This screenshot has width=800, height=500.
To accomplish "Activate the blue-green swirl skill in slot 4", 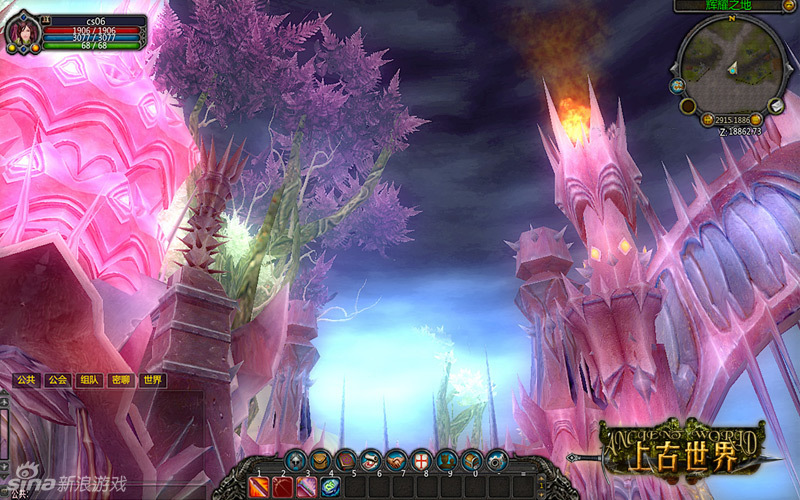I will (x=331, y=487).
